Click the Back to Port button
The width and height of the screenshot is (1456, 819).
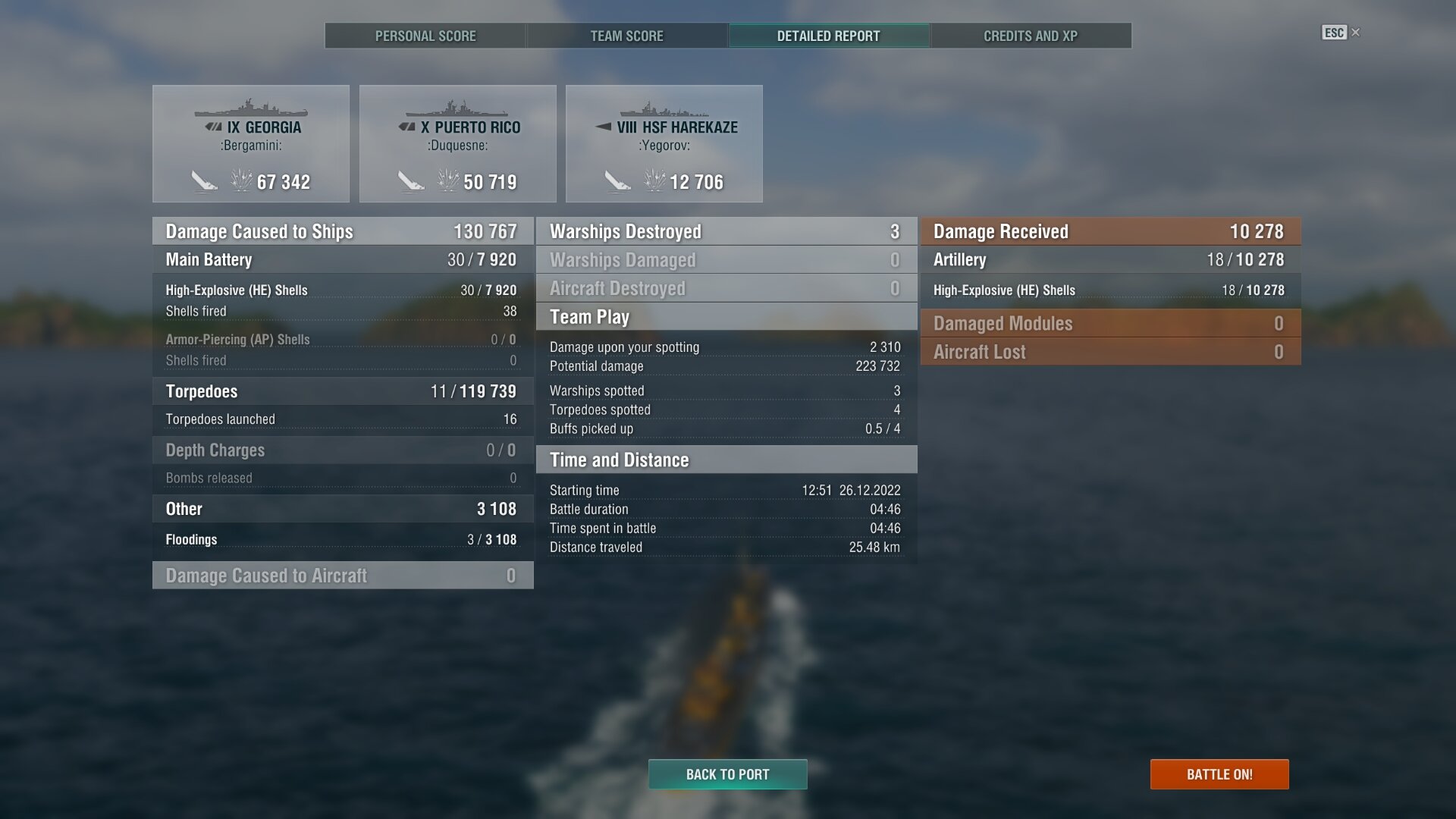727,774
